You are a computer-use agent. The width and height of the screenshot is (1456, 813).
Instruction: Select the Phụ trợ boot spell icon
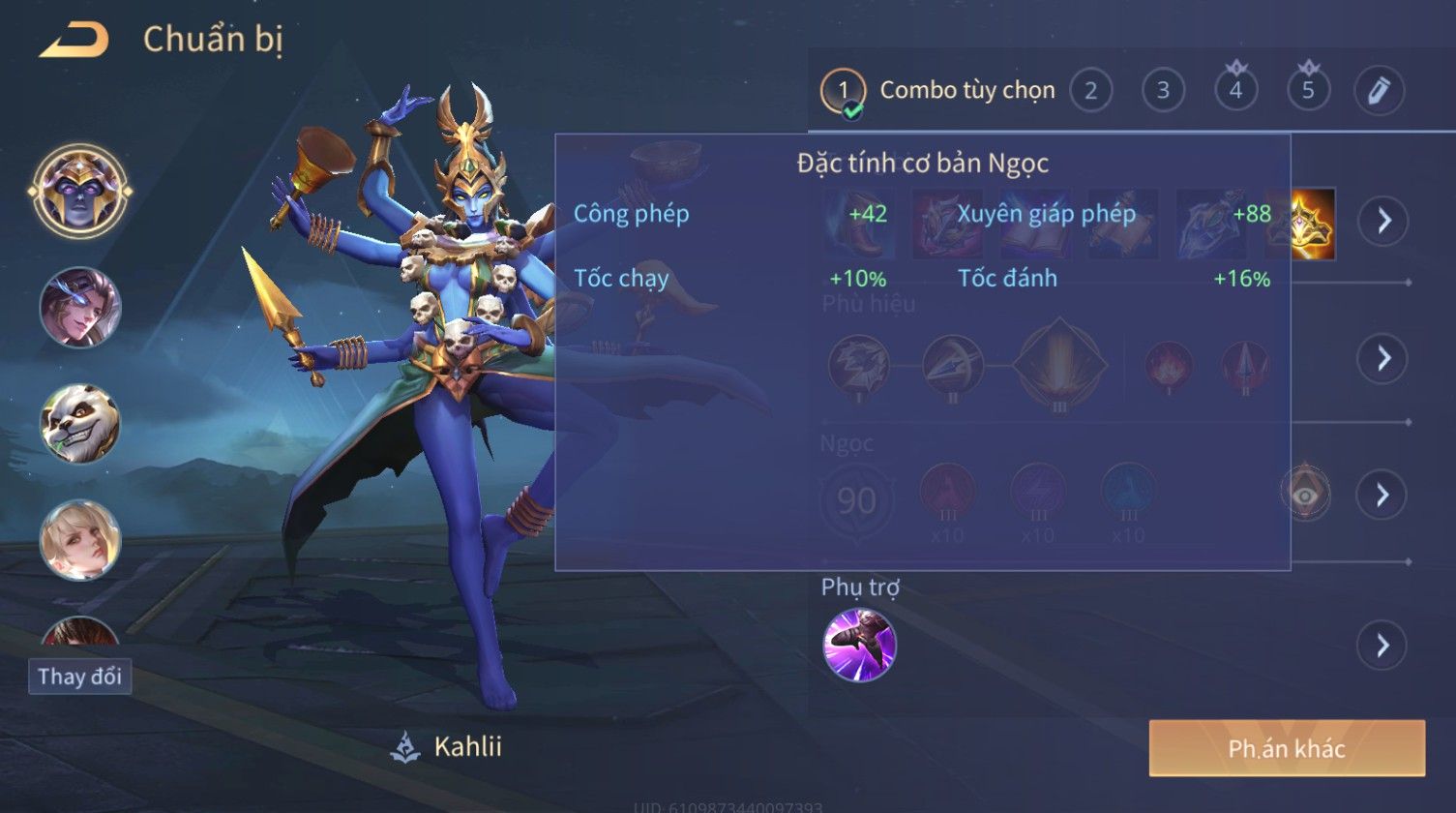pyautogui.click(x=859, y=645)
